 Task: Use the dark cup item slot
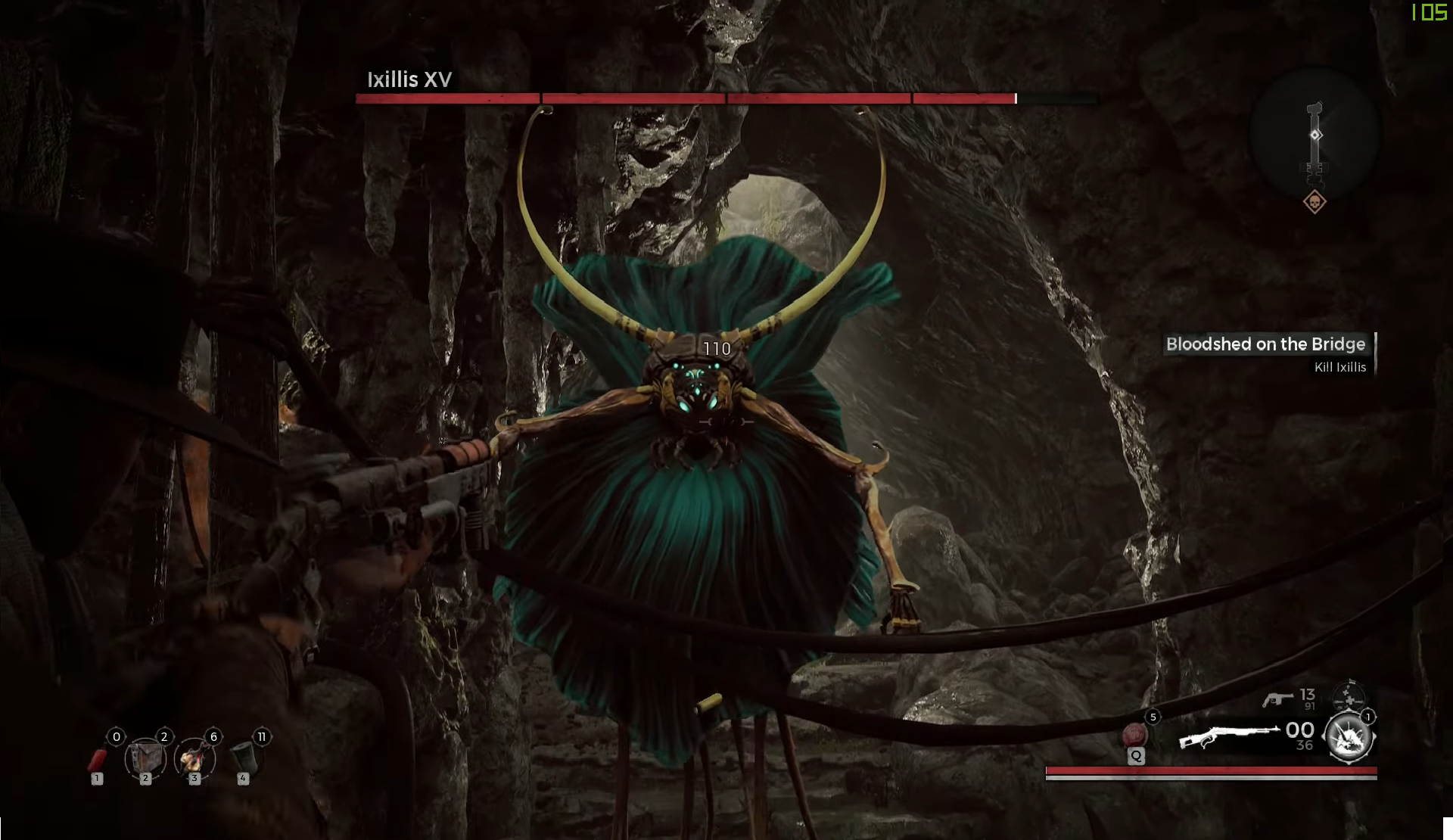tap(242, 757)
